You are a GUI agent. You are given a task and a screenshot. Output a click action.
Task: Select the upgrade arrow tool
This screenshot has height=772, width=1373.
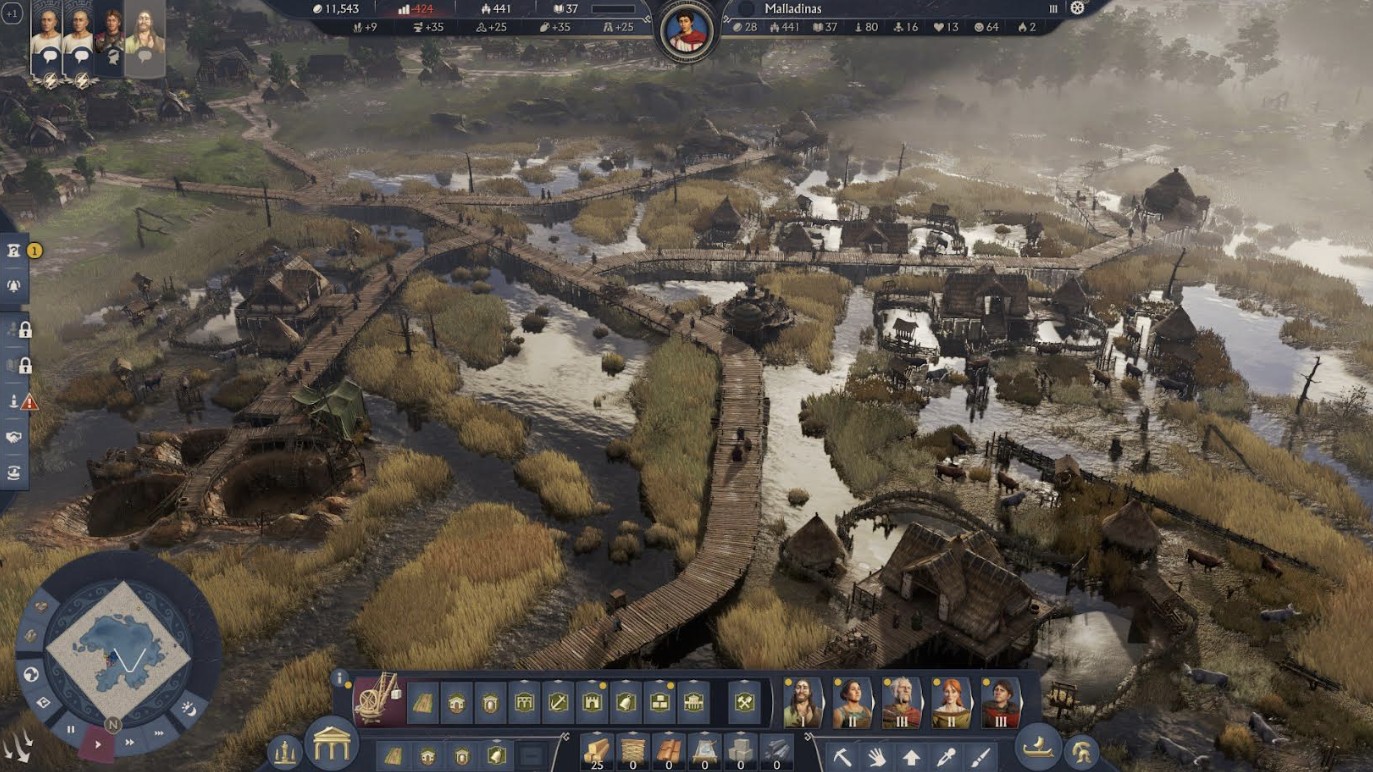pyautogui.click(x=911, y=755)
